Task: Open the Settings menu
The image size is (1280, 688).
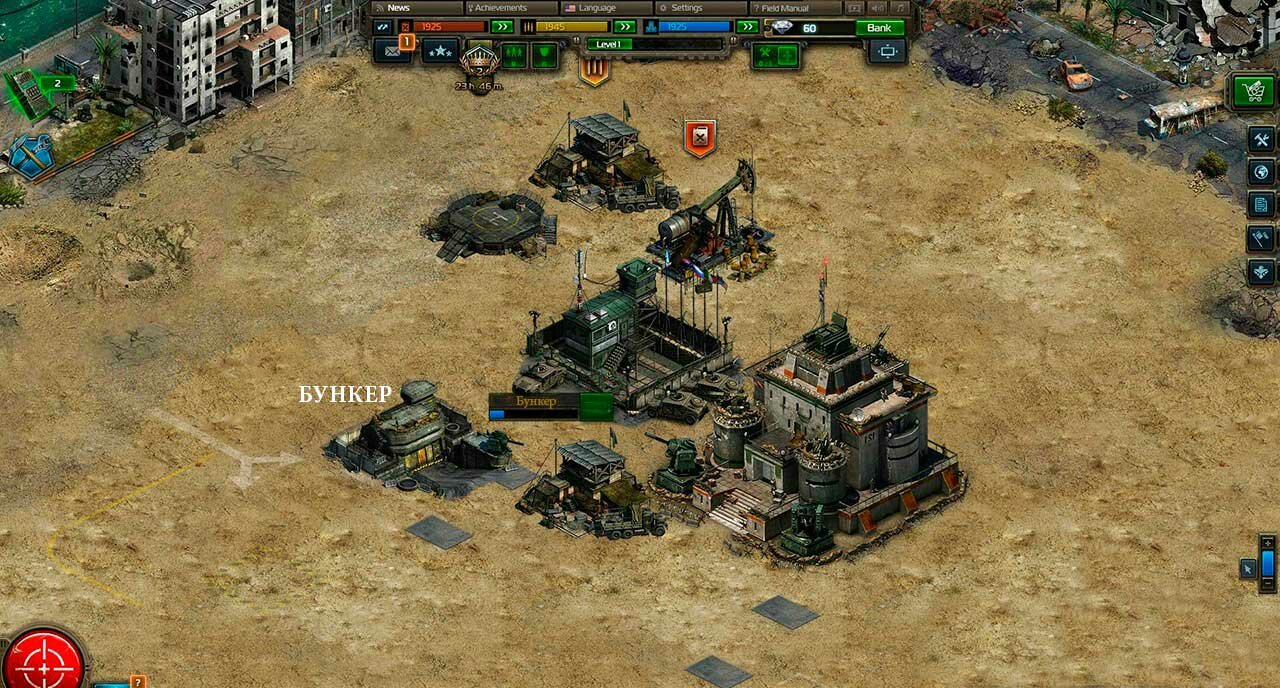Action: (700, 8)
